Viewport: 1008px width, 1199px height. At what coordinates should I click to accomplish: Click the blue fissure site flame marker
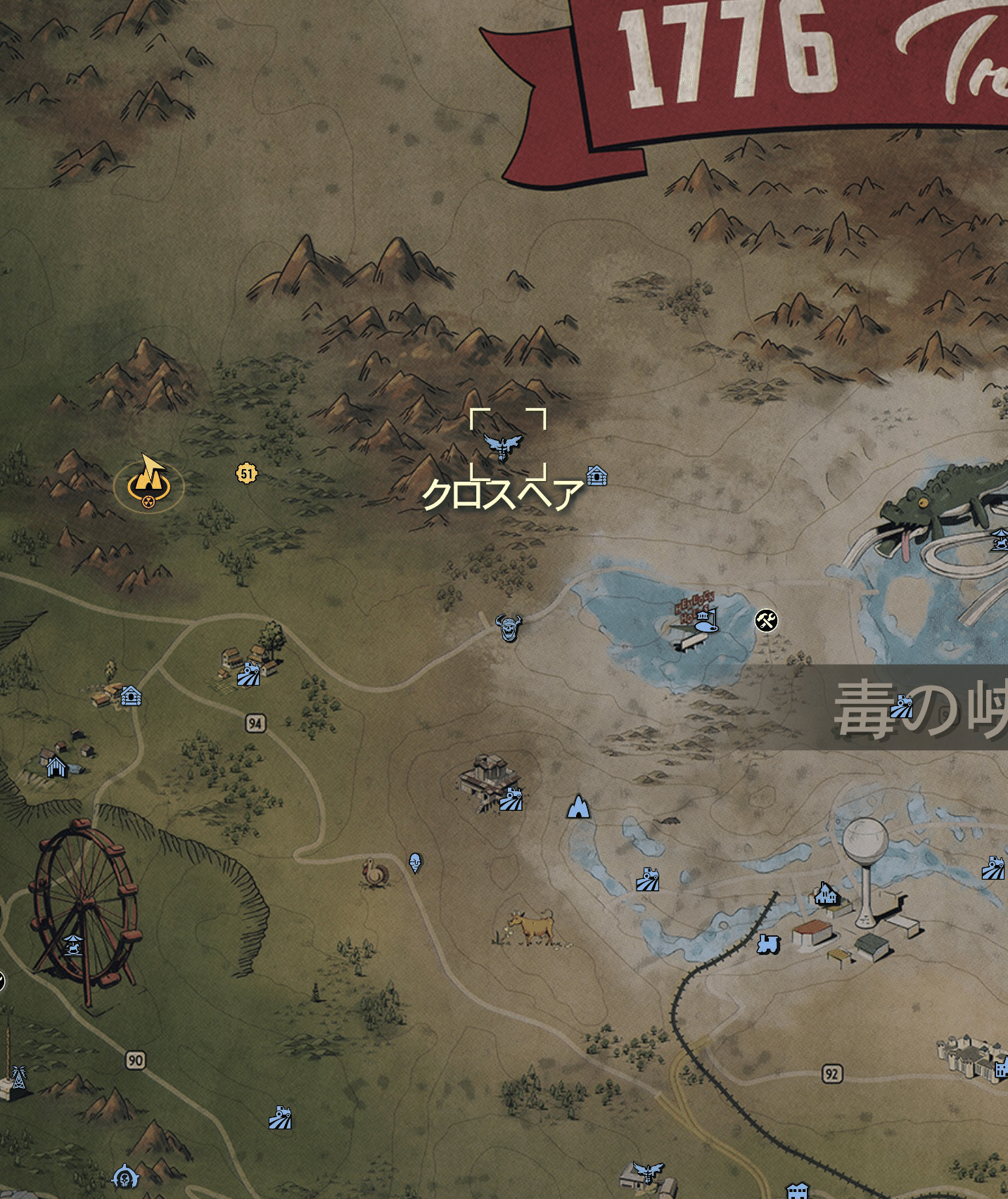pyautogui.click(x=578, y=810)
